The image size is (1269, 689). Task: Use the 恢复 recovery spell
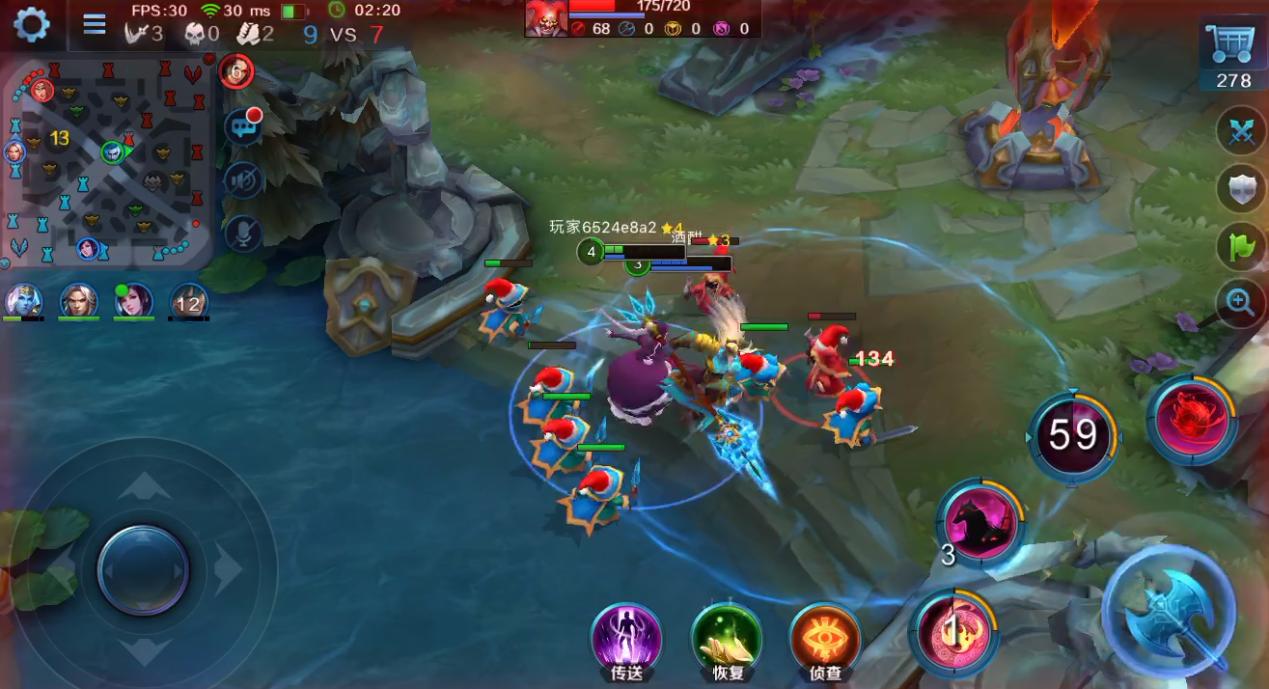point(727,638)
